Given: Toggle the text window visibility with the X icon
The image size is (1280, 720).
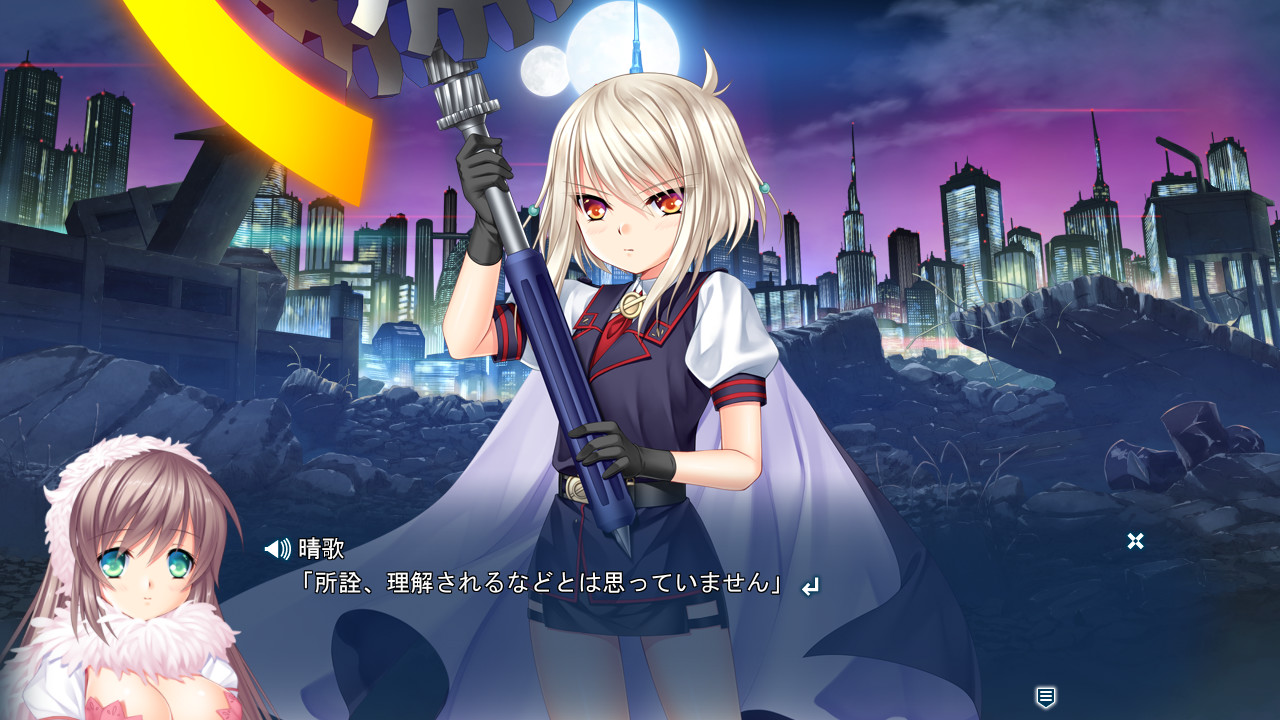Looking at the screenshot, I should (x=1134, y=542).
